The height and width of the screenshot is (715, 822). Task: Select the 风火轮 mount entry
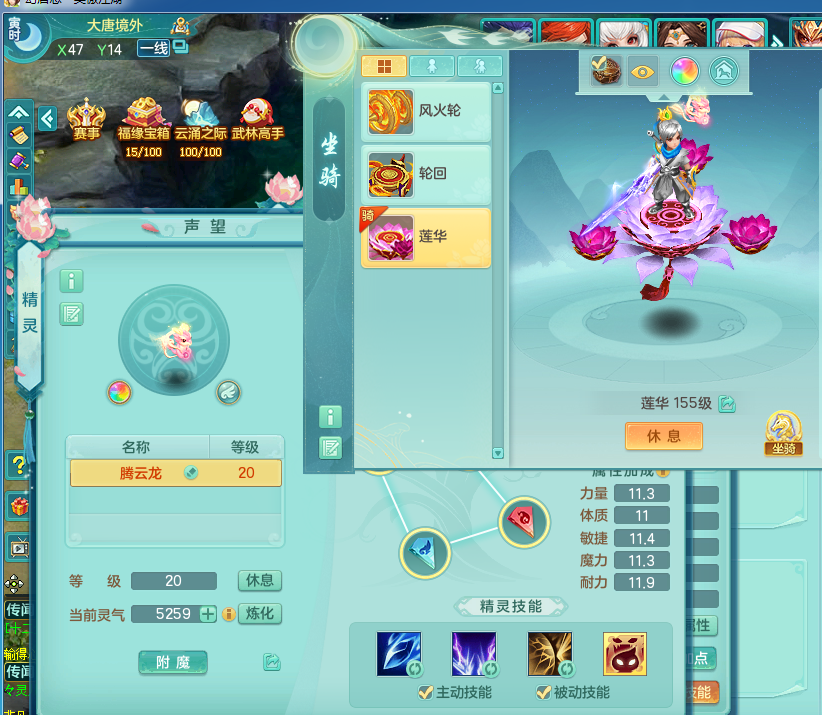pyautogui.click(x=426, y=111)
